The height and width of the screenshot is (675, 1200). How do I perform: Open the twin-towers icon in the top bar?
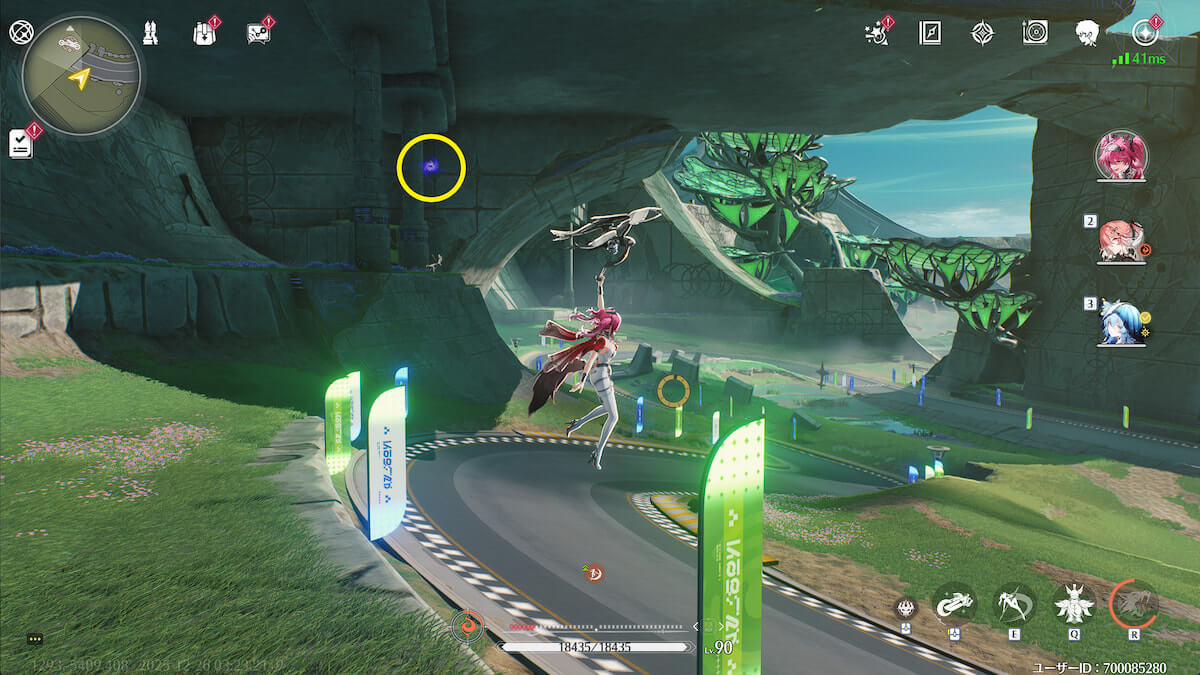pos(150,33)
